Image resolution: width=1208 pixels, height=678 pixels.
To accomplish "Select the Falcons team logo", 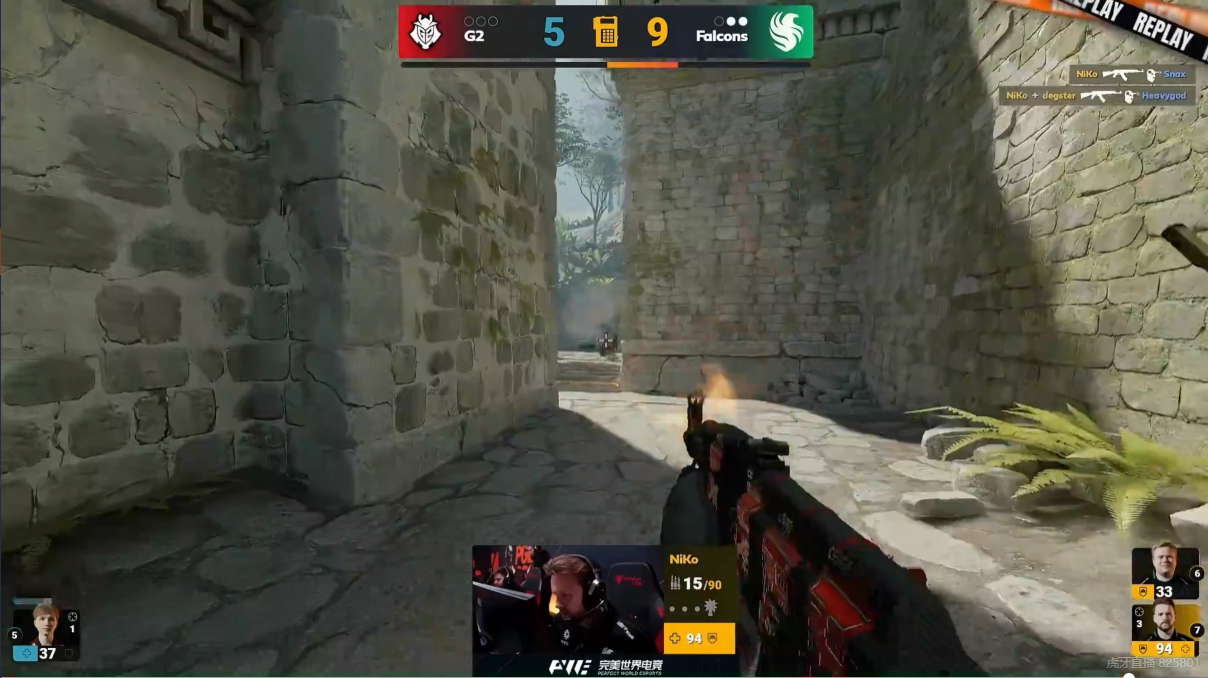I will (x=786, y=32).
